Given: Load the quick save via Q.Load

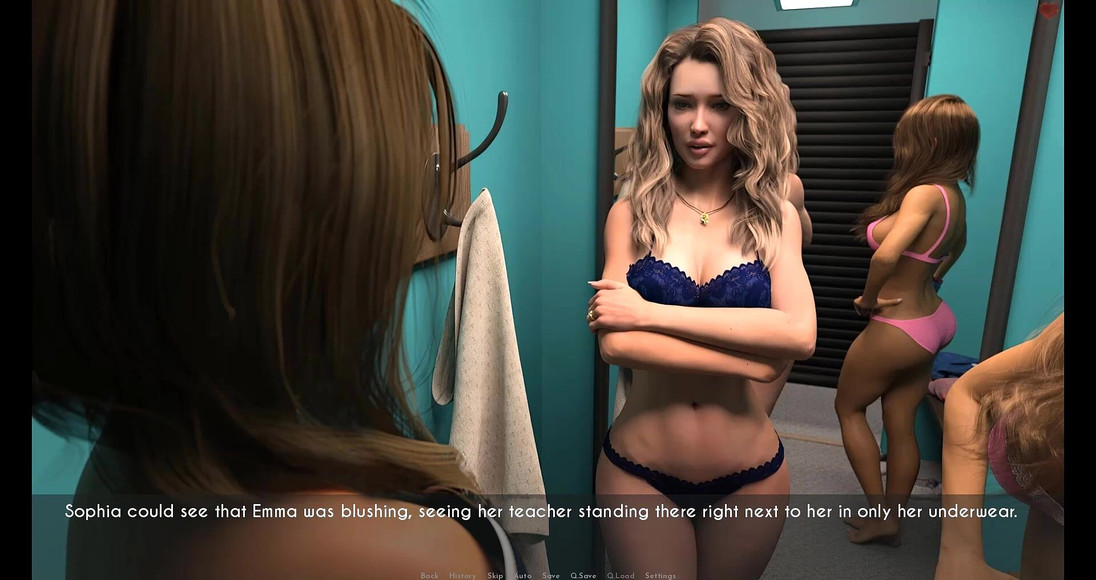Looking at the screenshot, I should tap(620, 575).
